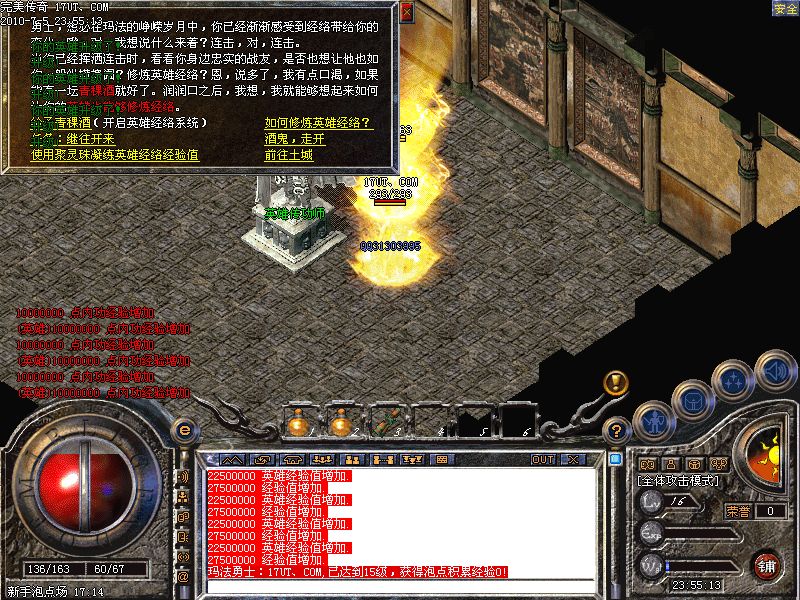
Task: Click the exclamation mark alert icon
Action: tap(616, 382)
